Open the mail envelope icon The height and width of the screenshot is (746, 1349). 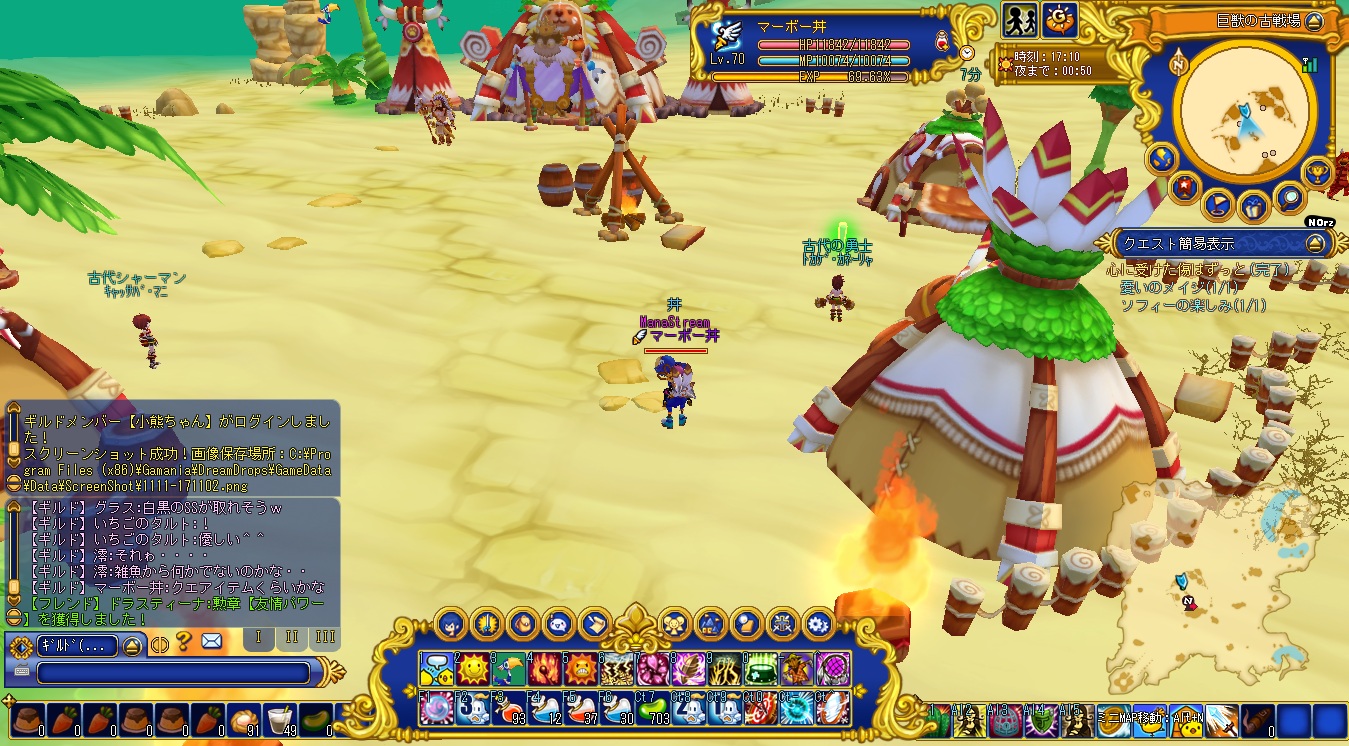tap(211, 641)
